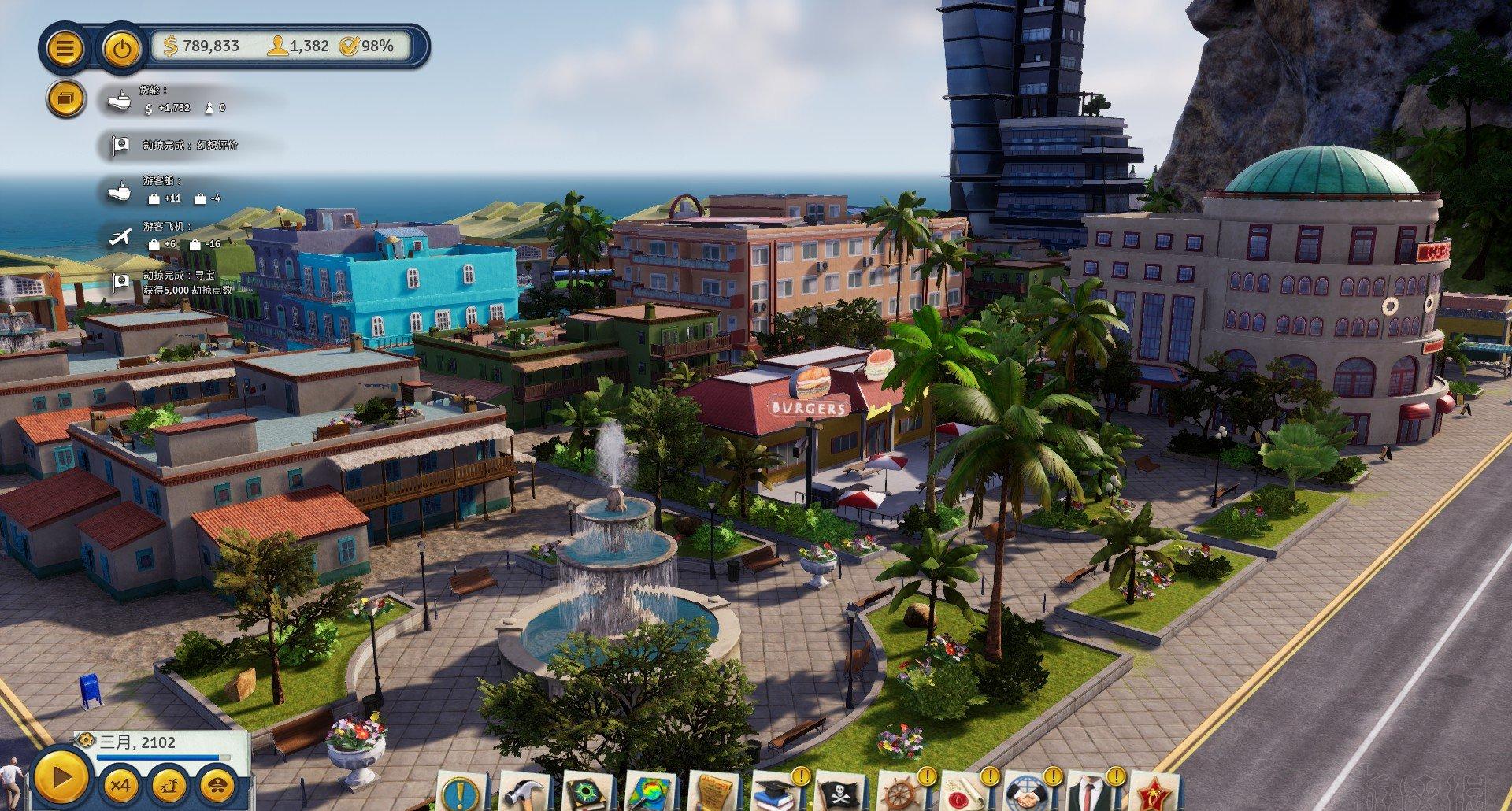
Task: Click the gold power button
Action: (120, 49)
